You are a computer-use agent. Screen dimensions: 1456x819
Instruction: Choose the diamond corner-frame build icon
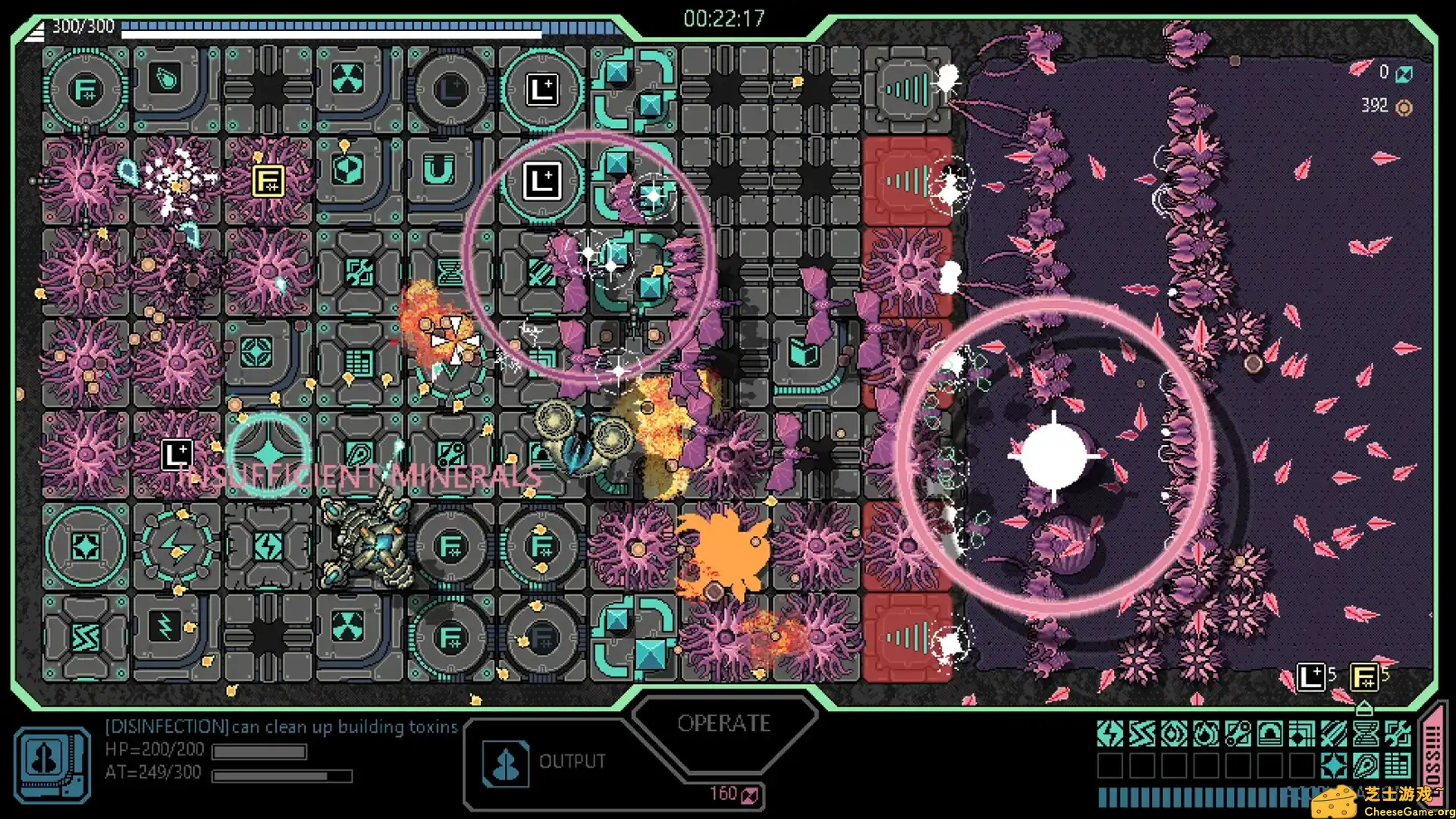1302,734
